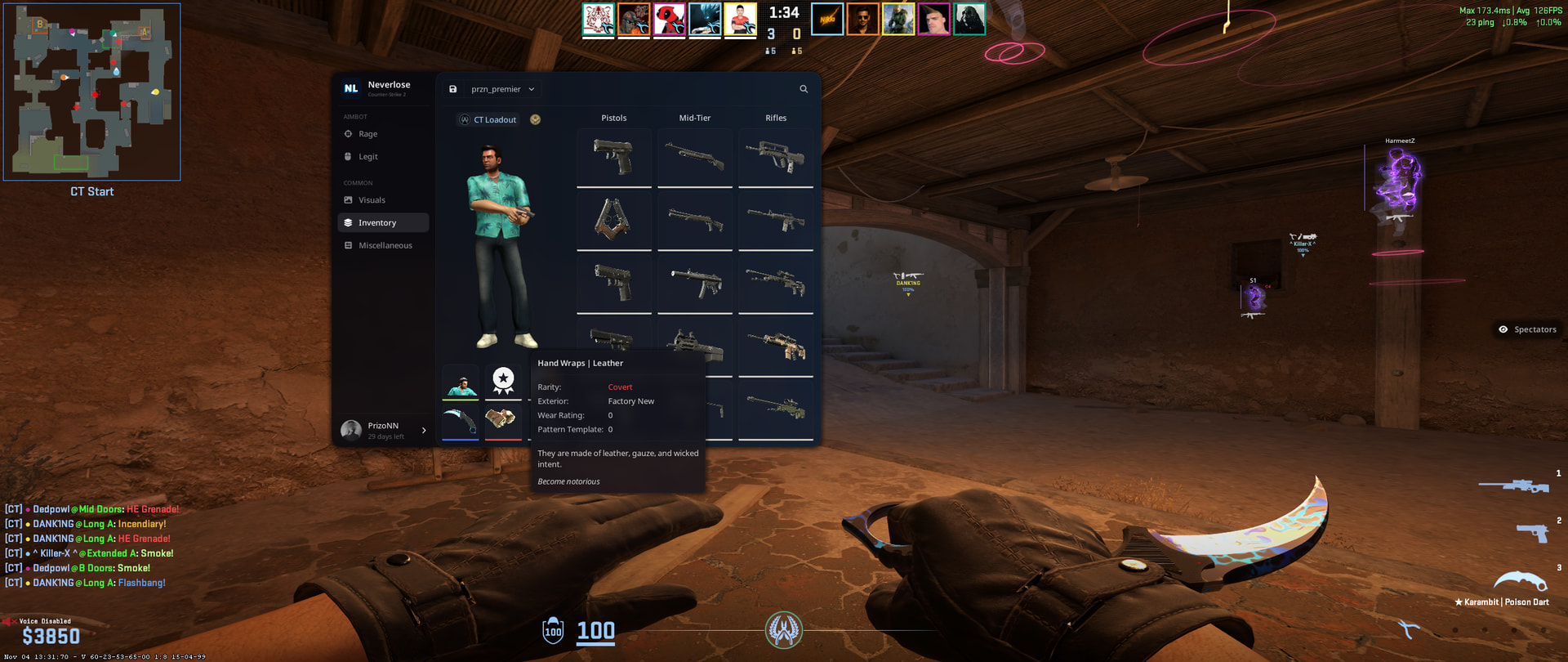Image resolution: width=1568 pixels, height=662 pixels.
Task: Pick the silenced MP5-SD slot
Action: 695,283
